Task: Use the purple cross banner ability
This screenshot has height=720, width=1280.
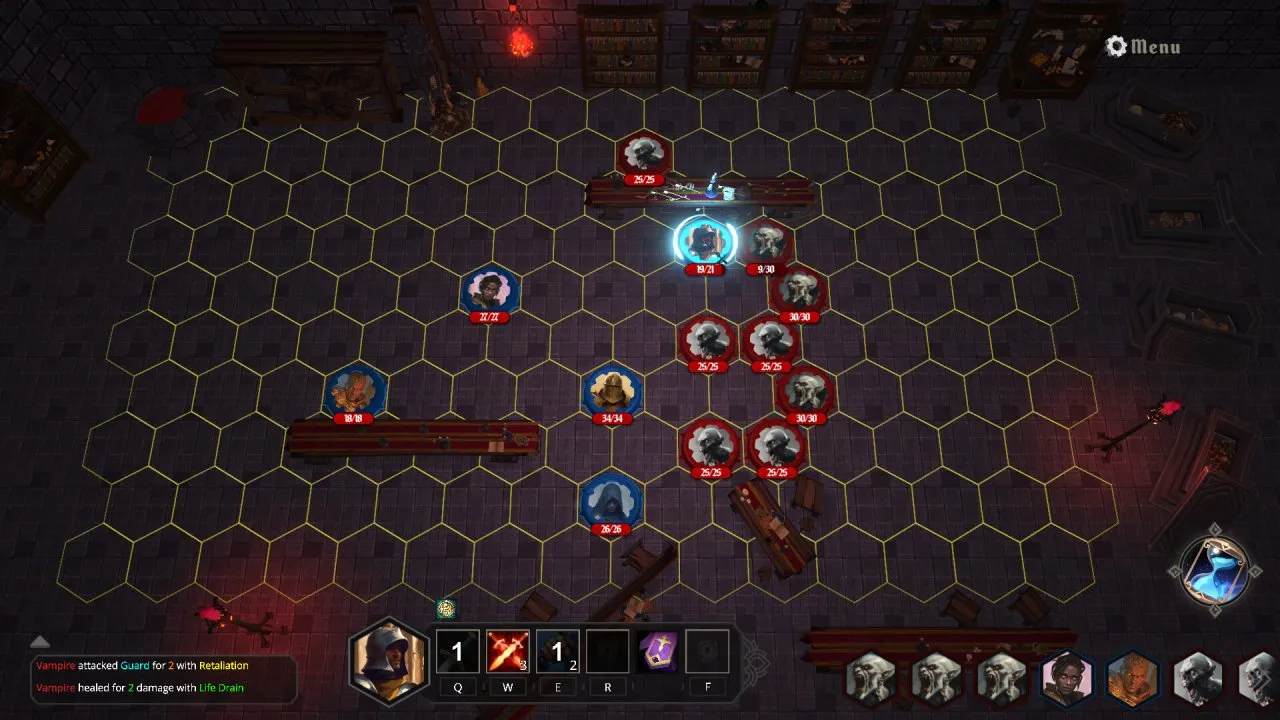Action: 658,652
